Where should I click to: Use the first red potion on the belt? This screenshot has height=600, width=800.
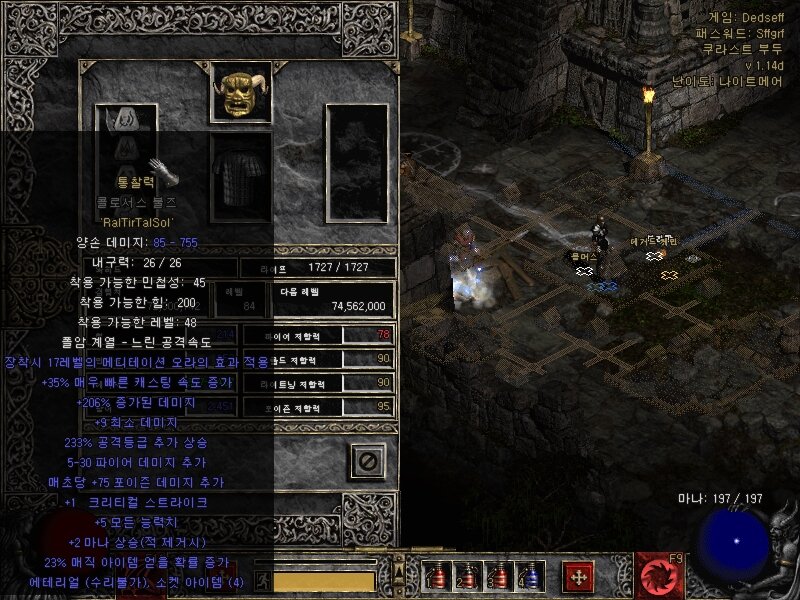(x=435, y=576)
